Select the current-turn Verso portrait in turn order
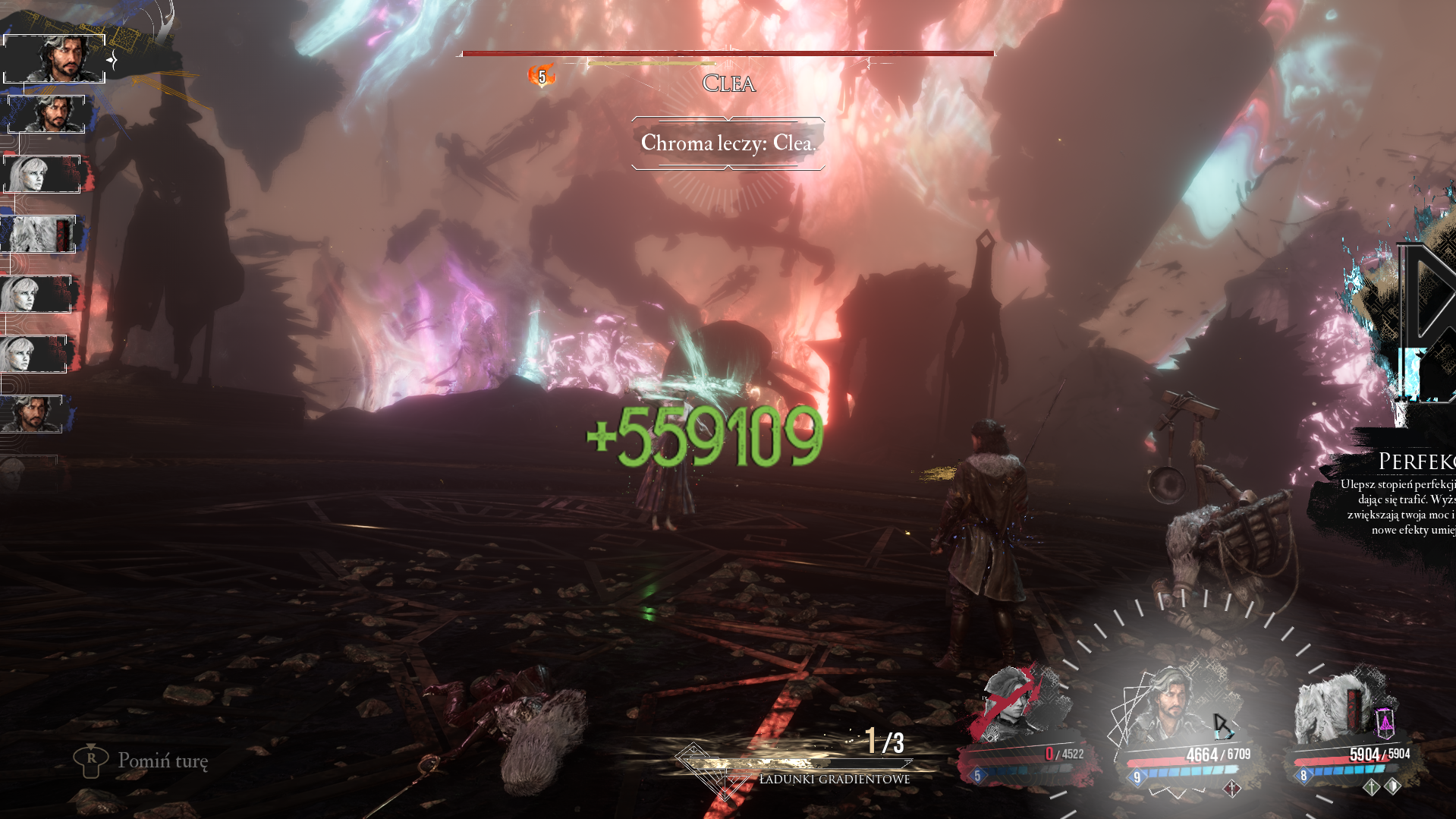This screenshot has height=819, width=1456. point(55,58)
